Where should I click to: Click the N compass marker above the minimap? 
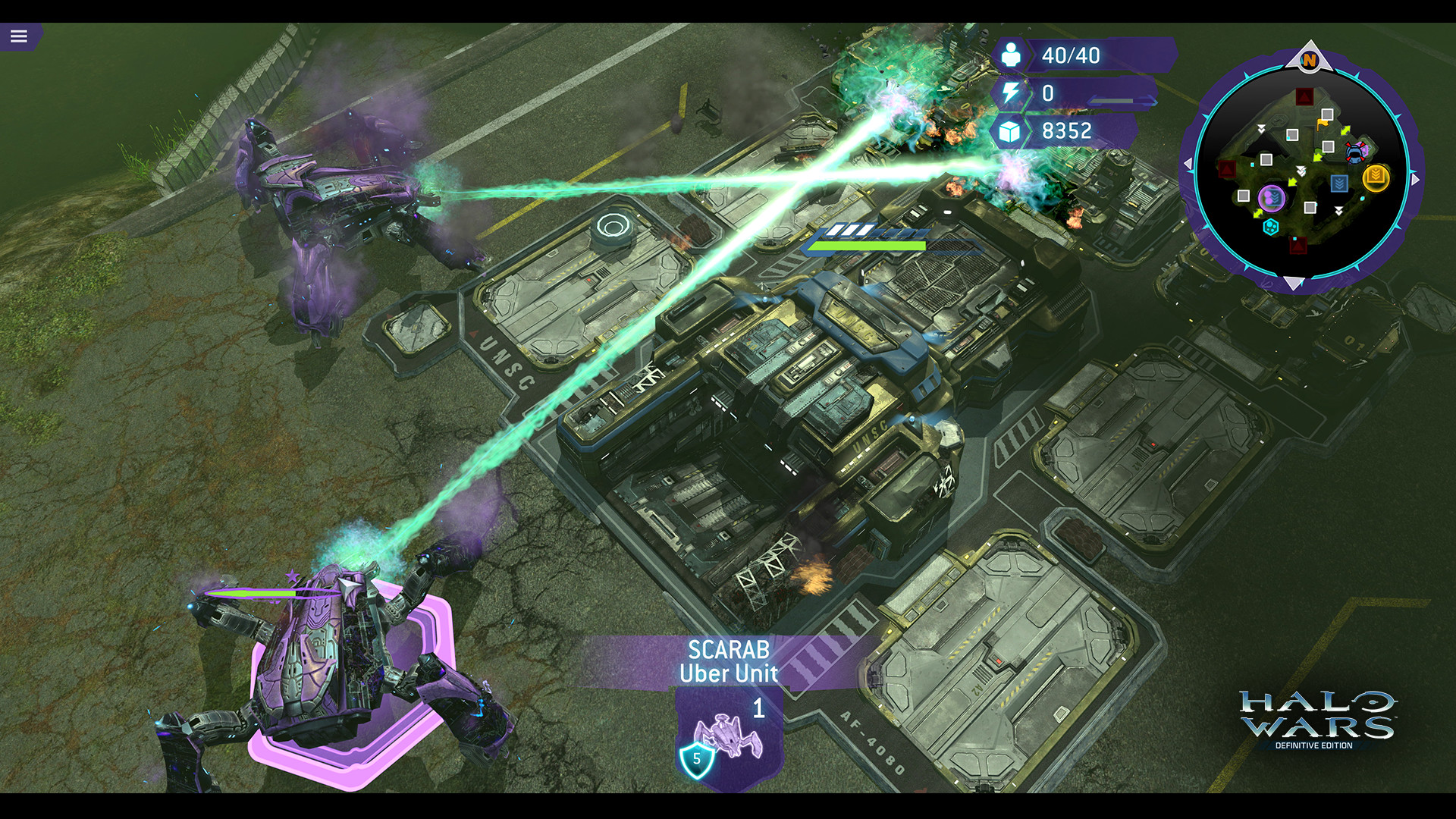[x=1309, y=60]
